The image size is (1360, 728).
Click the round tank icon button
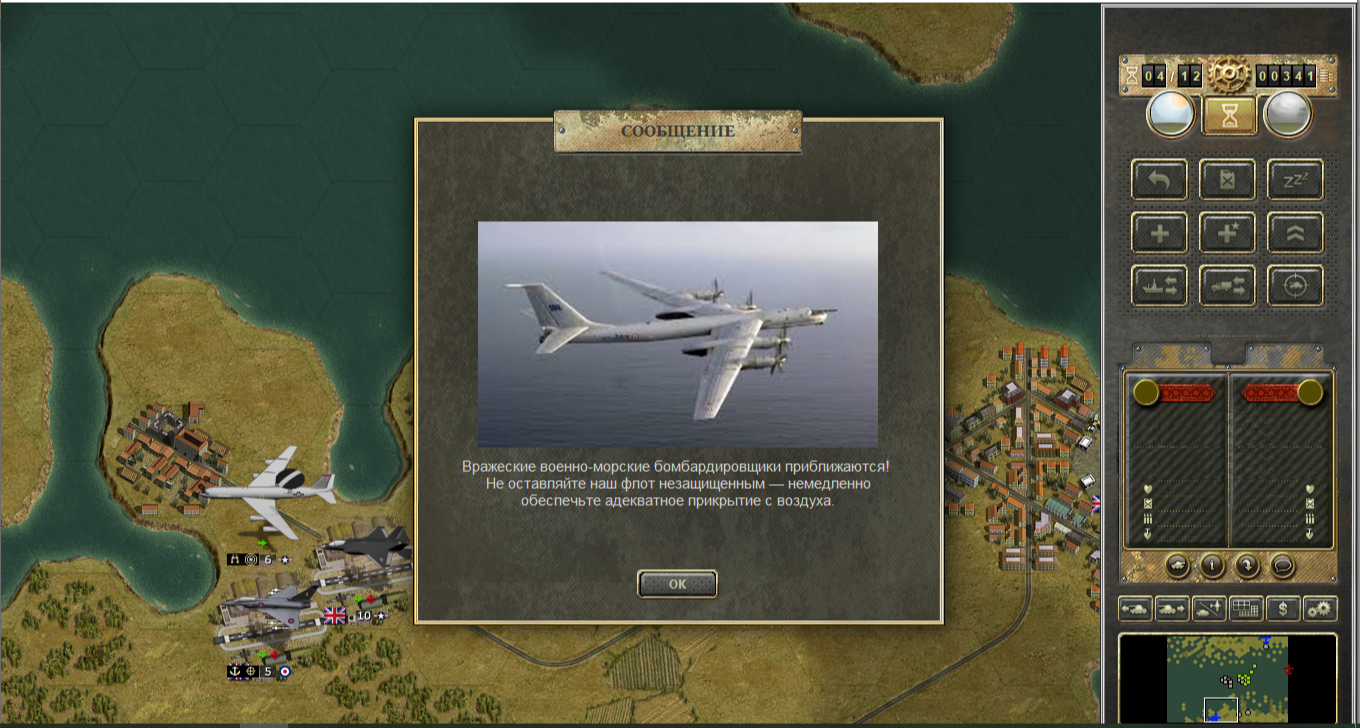(1178, 565)
